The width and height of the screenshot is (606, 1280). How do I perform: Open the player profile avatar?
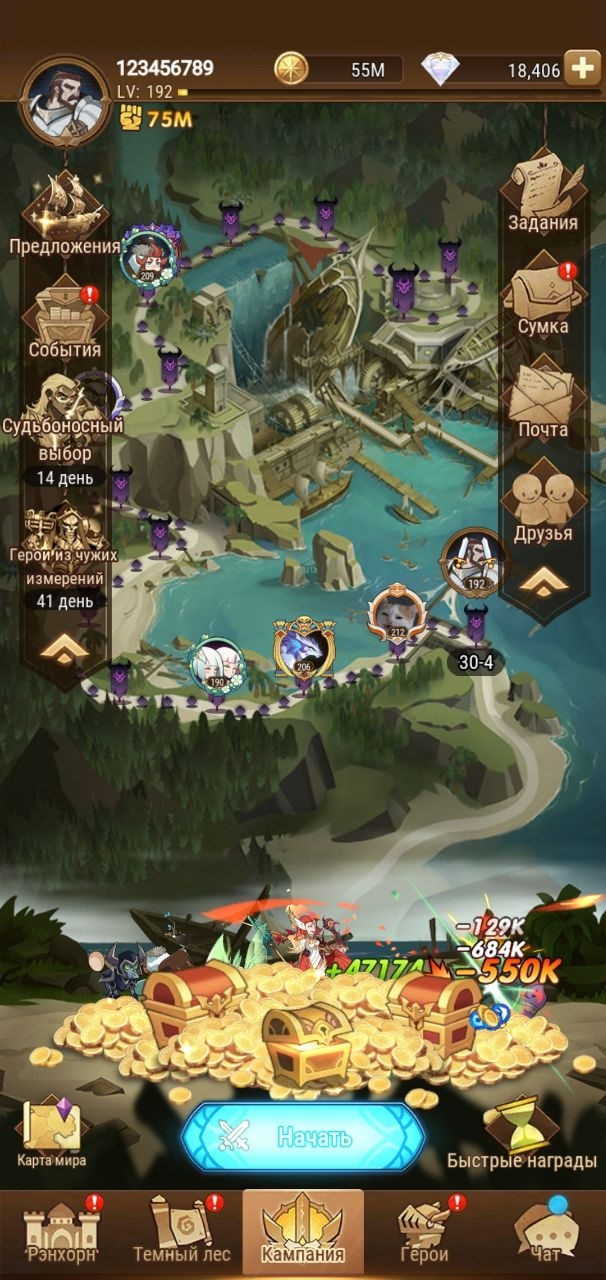(64, 98)
